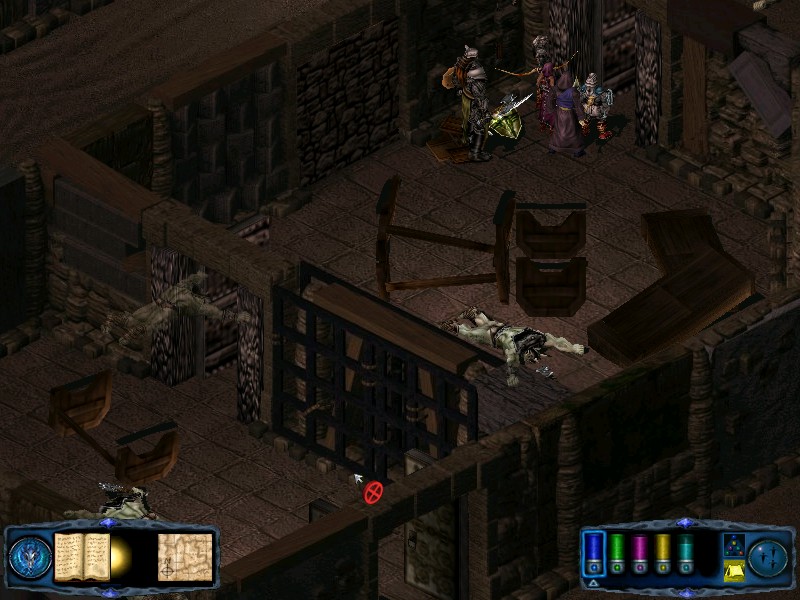This screenshot has width=800, height=600.
Task: Click the blue dragon emblem button
Action: 28,557
